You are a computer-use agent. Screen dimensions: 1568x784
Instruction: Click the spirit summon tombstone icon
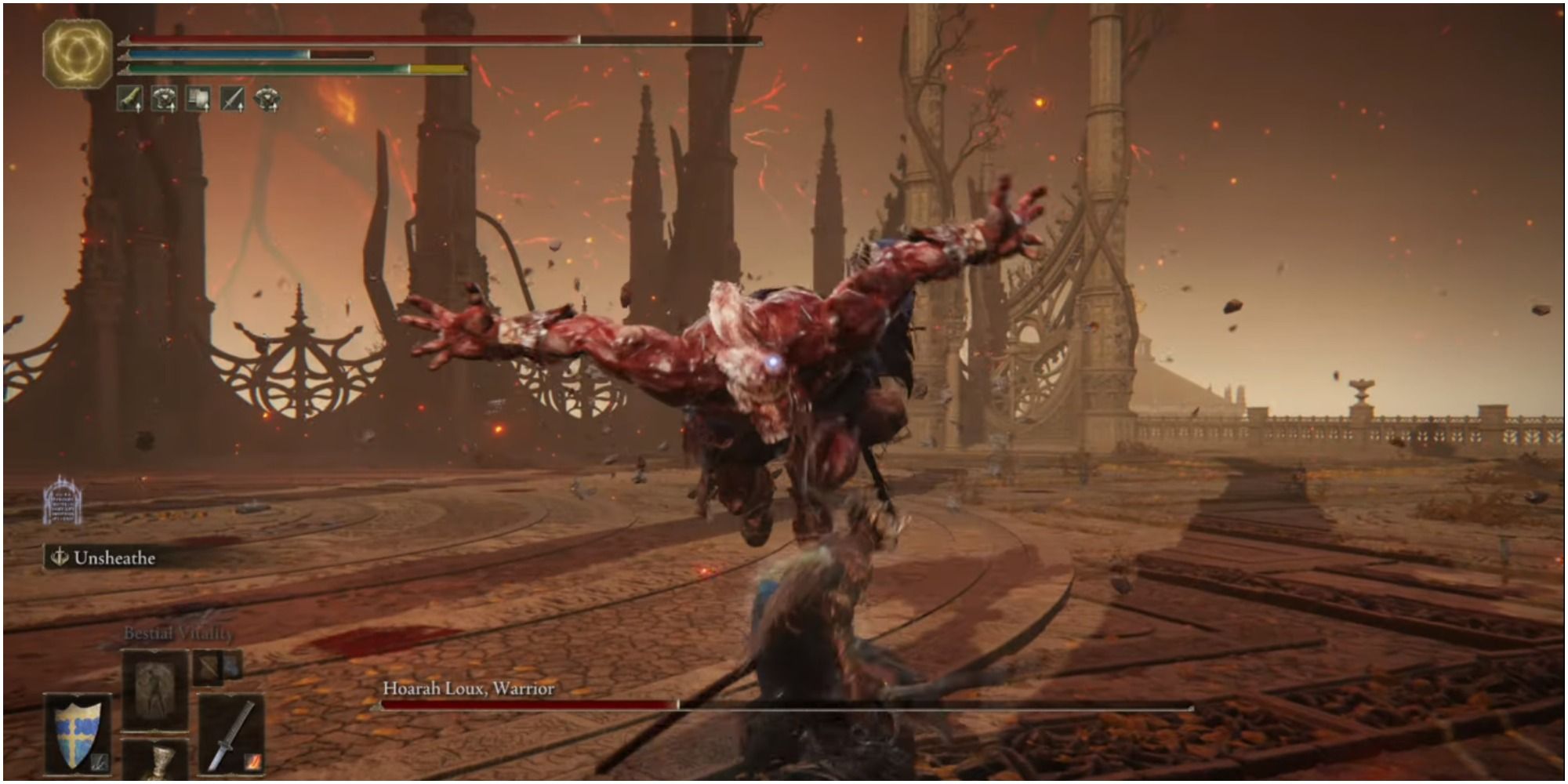[63, 500]
